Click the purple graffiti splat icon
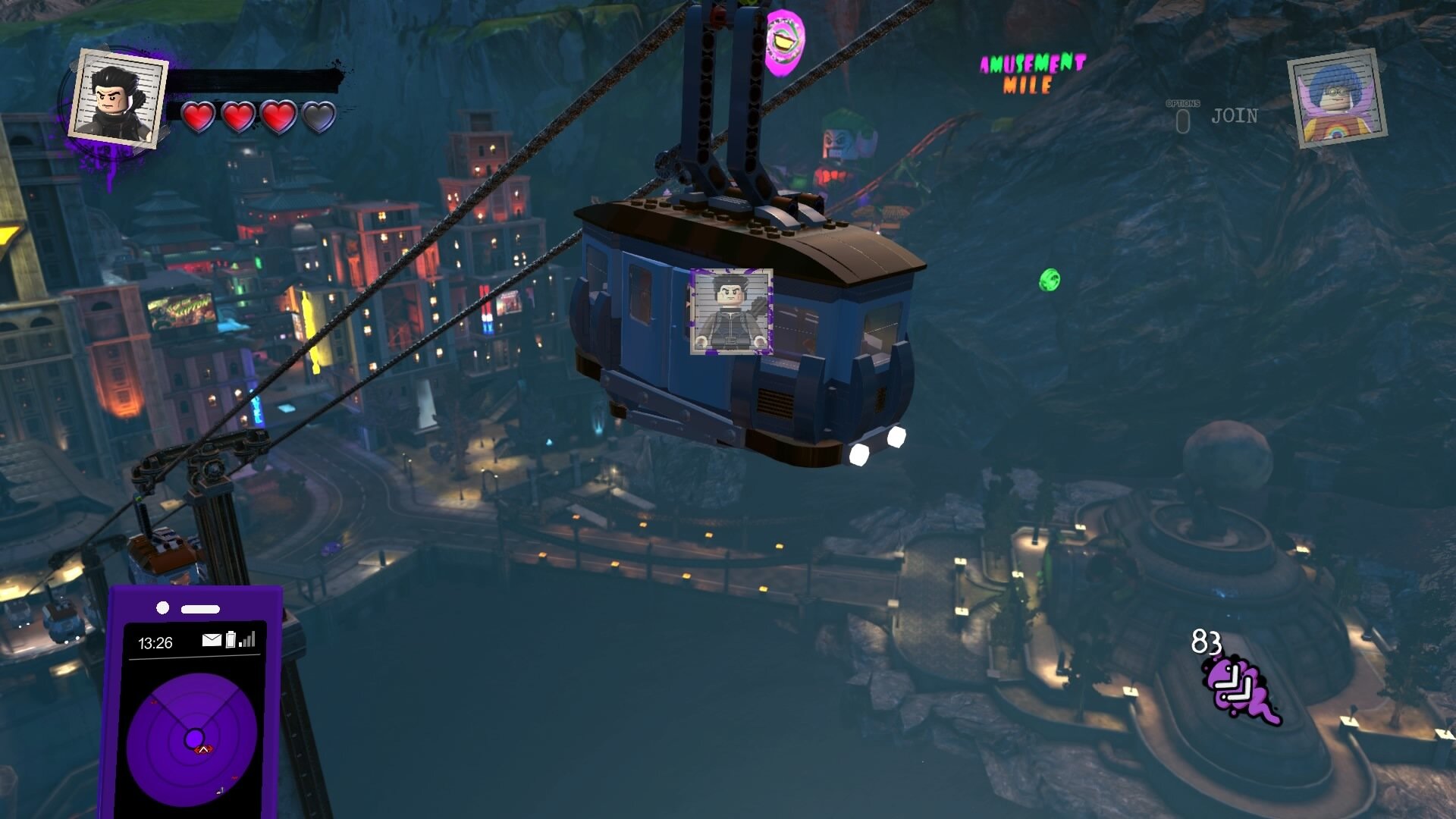The image size is (1456, 819). click(x=1238, y=690)
